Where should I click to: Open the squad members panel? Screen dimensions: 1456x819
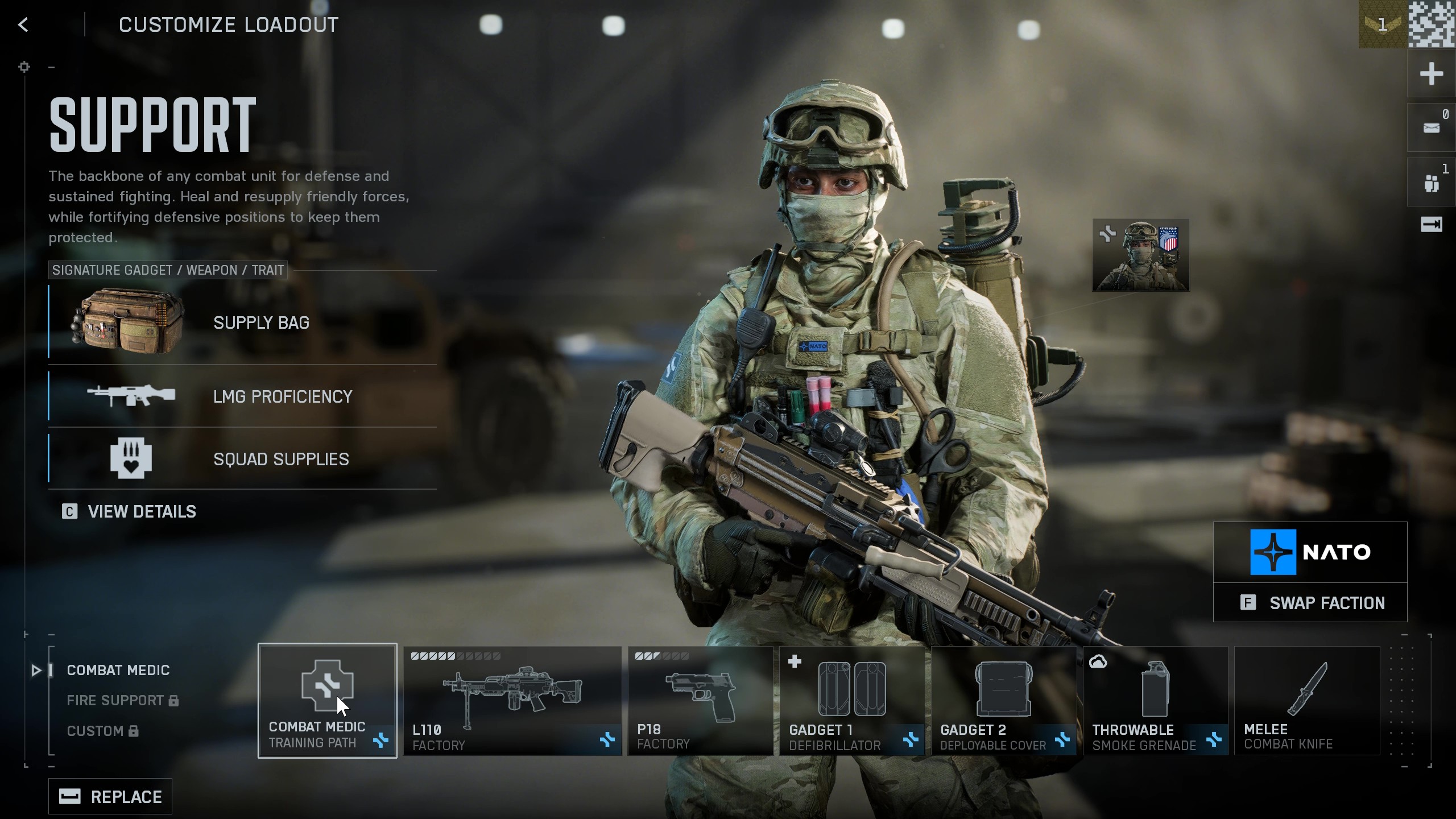(1431, 181)
